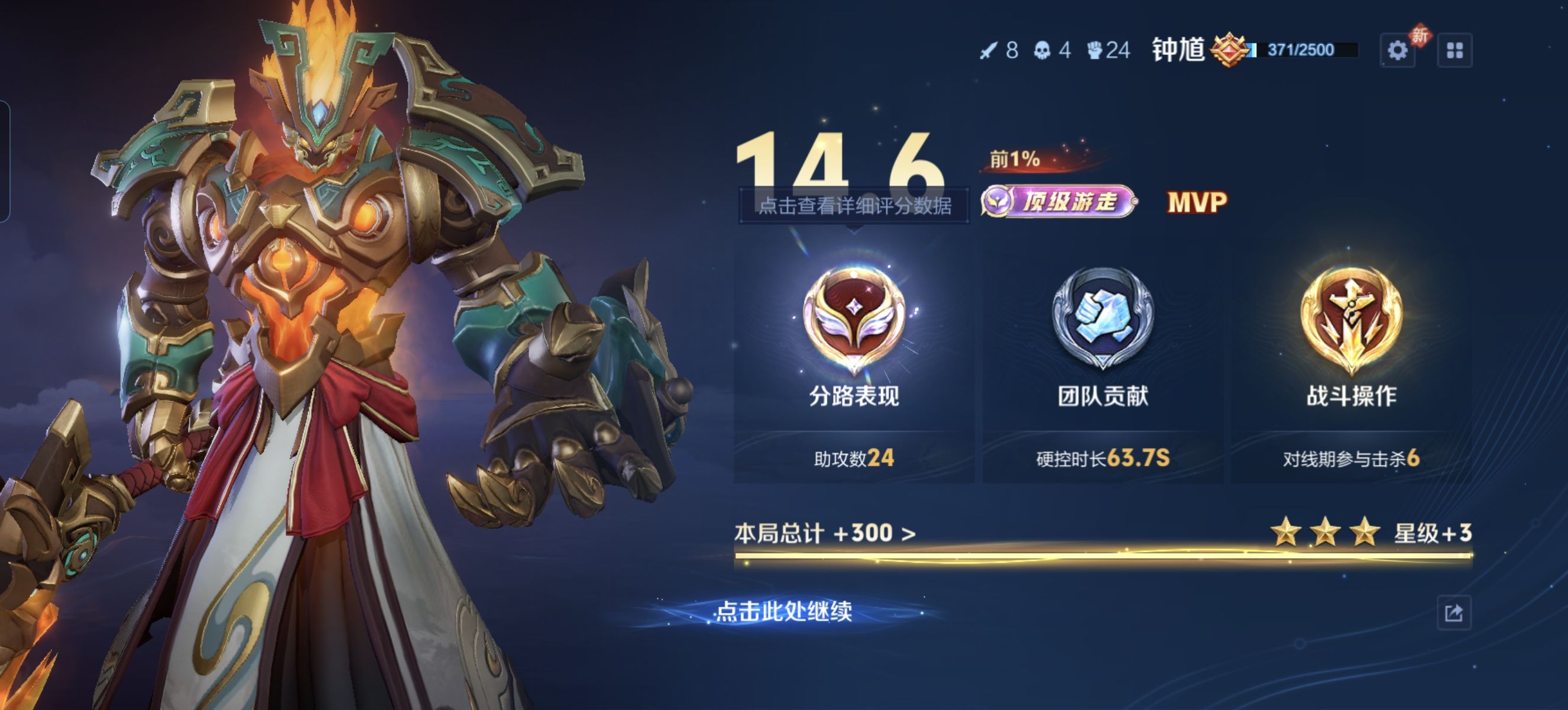Tap 点击此处继续 to continue
Viewport: 1568px width, 710px height.
[783, 611]
